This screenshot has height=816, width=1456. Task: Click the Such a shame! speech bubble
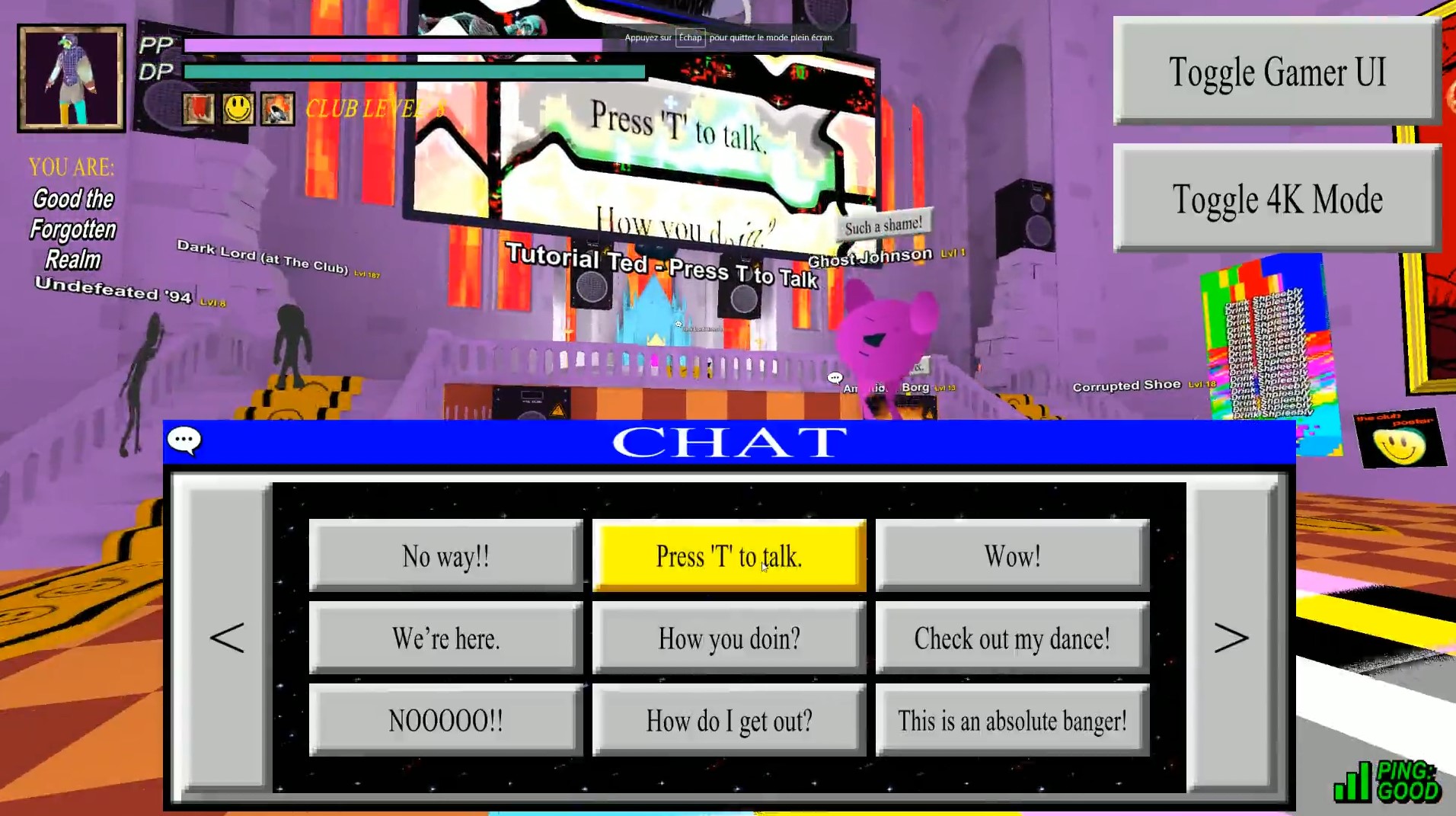click(883, 221)
